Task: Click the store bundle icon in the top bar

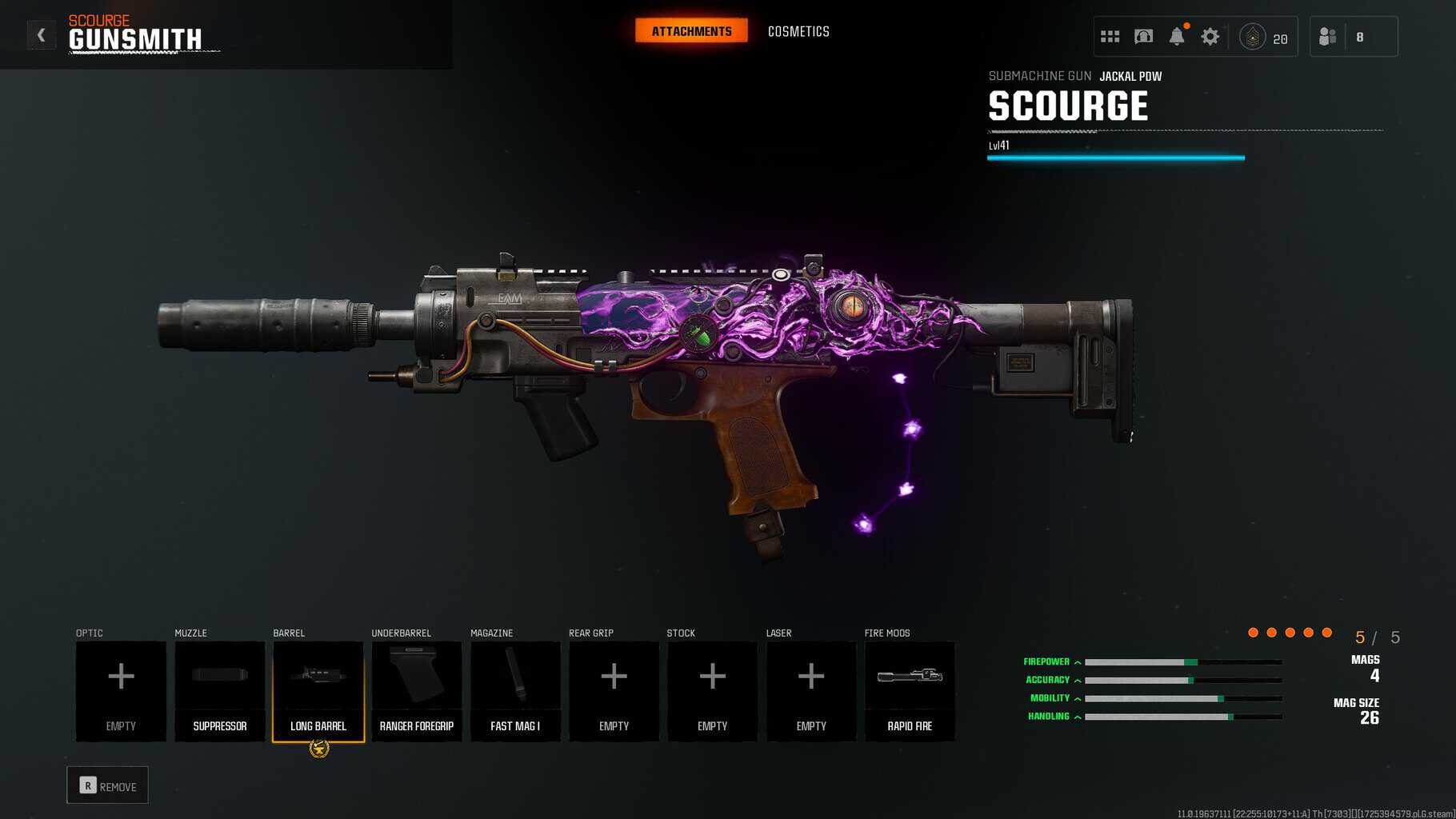Action: (1143, 37)
